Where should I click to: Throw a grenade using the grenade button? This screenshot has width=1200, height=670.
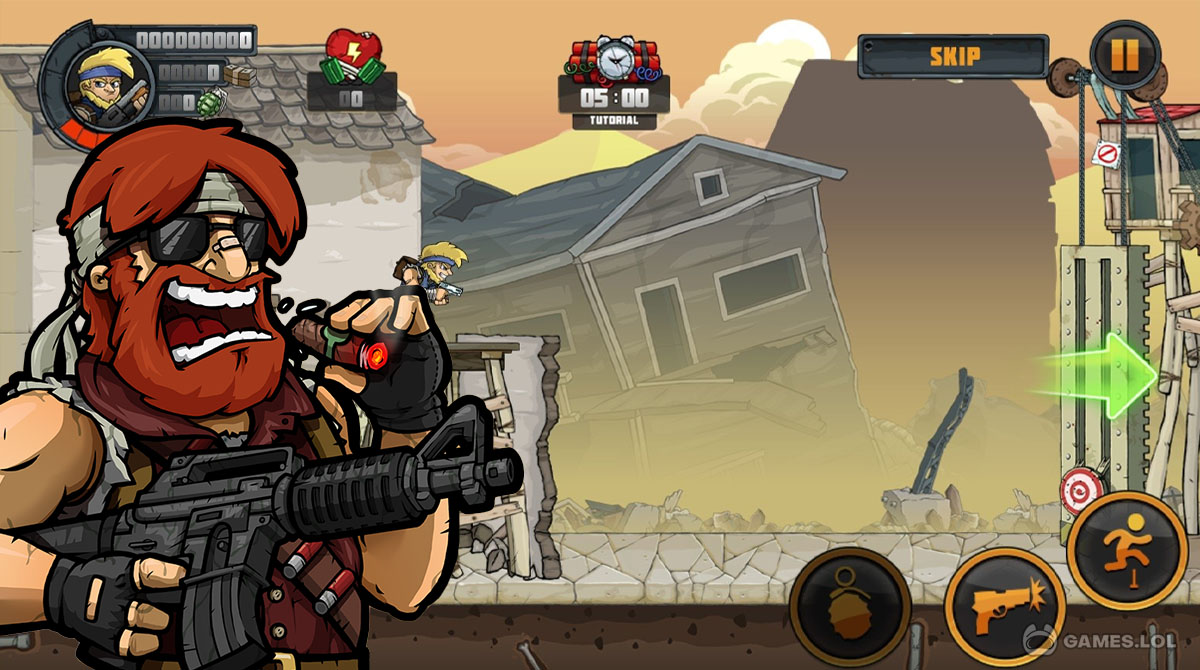coord(849,607)
